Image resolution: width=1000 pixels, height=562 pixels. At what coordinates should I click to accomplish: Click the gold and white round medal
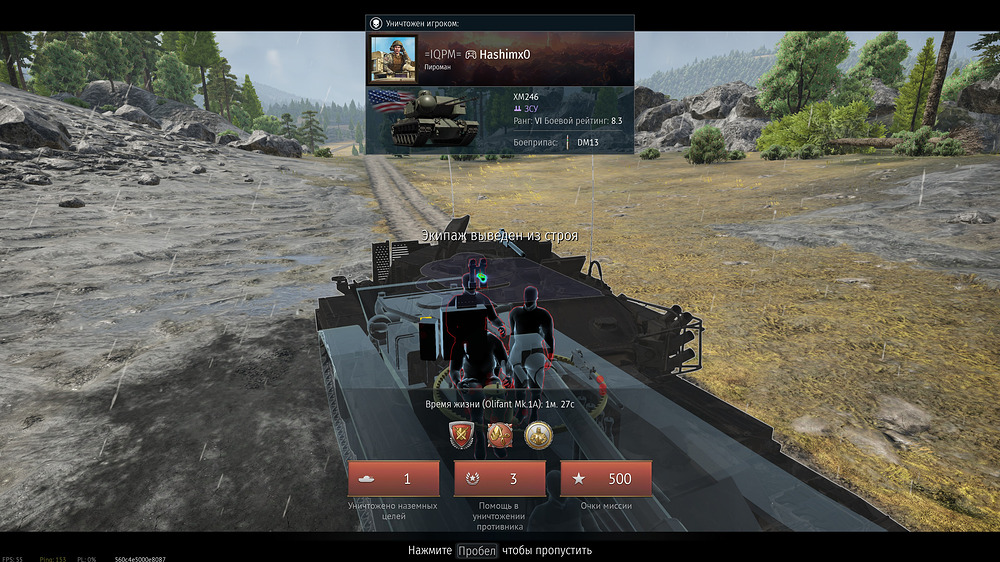point(538,435)
